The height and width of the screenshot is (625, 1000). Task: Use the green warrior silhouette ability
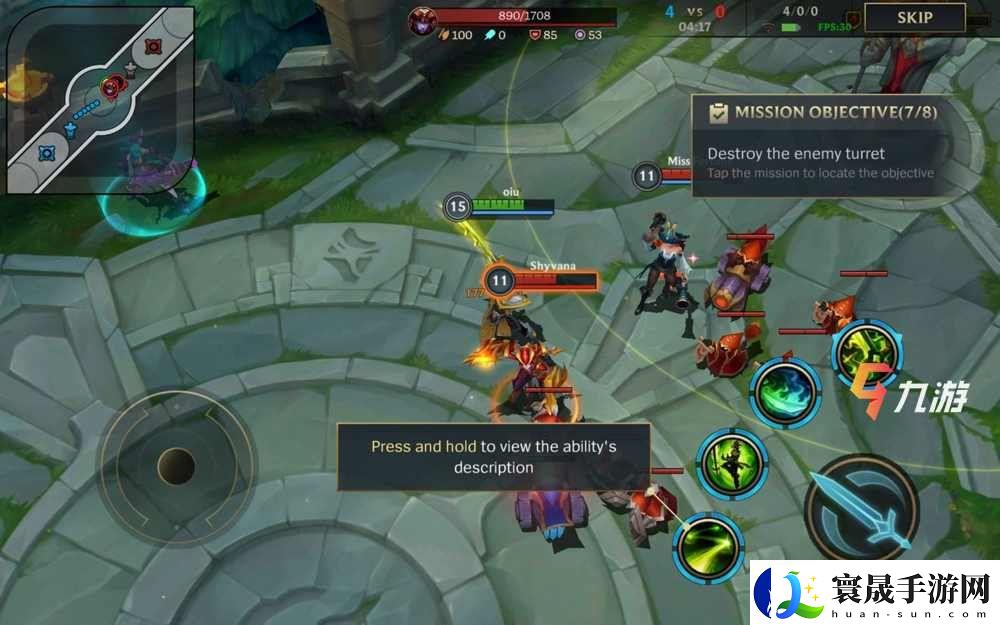[731, 463]
